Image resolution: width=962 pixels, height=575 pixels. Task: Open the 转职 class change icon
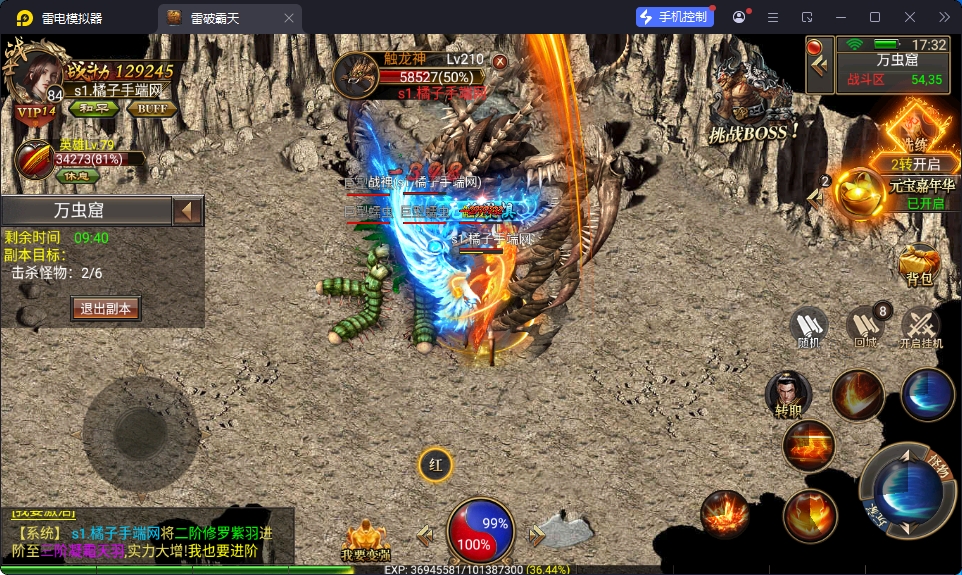point(788,393)
